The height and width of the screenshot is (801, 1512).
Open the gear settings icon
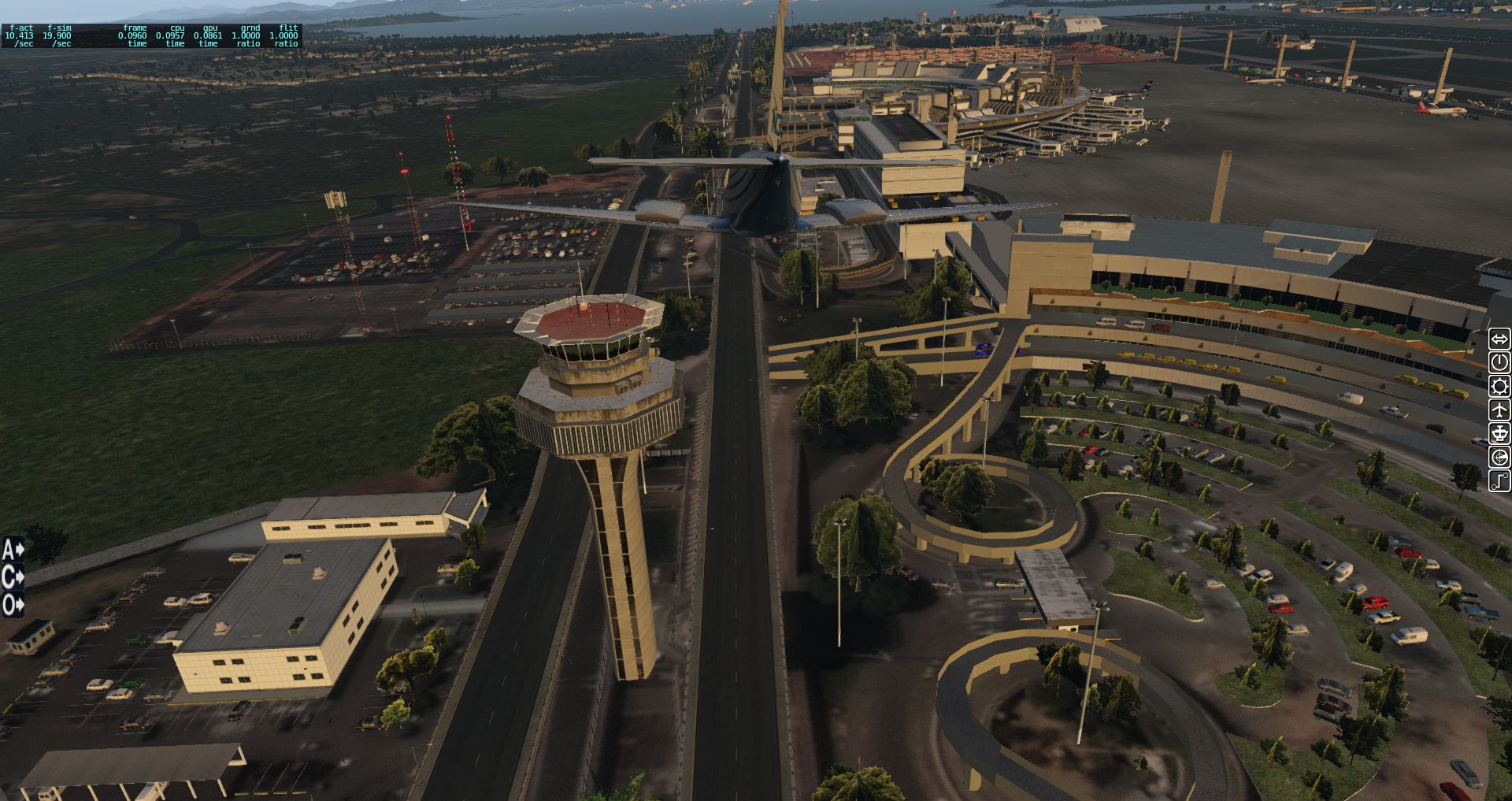[x=1499, y=386]
